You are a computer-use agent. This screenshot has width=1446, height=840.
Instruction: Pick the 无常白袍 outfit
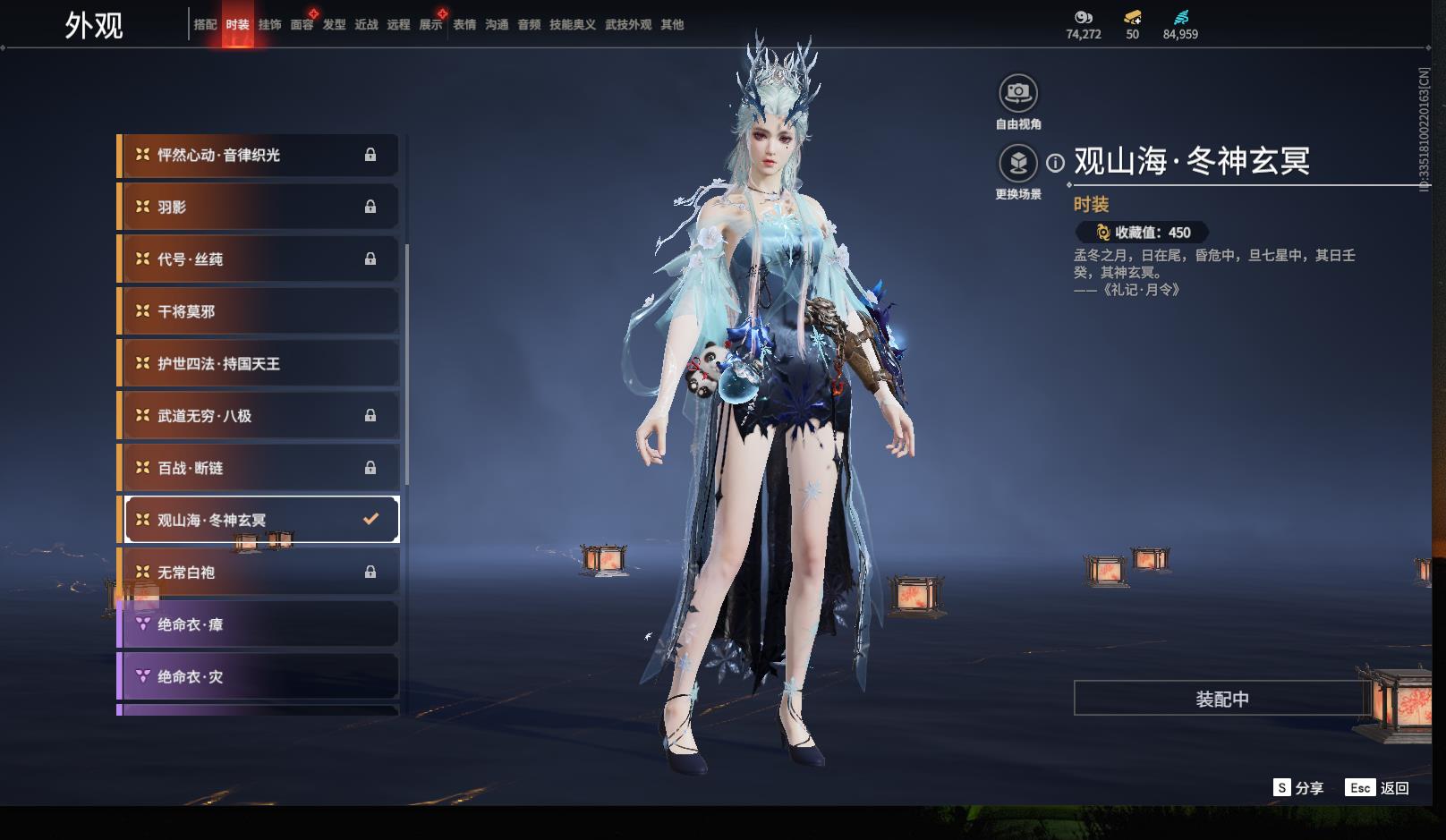(259, 573)
